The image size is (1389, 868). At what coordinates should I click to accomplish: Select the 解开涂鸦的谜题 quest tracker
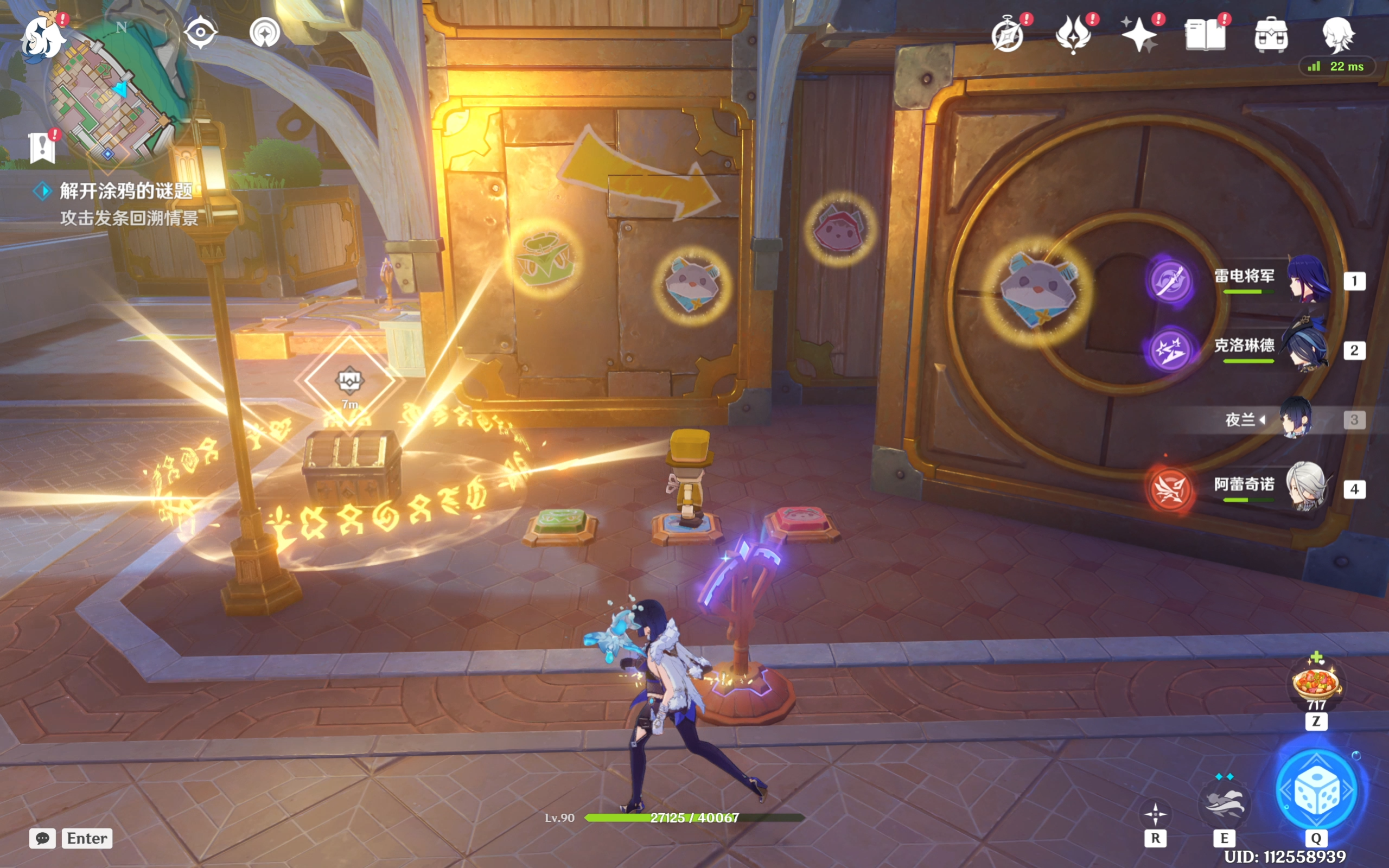pyautogui.click(x=126, y=190)
